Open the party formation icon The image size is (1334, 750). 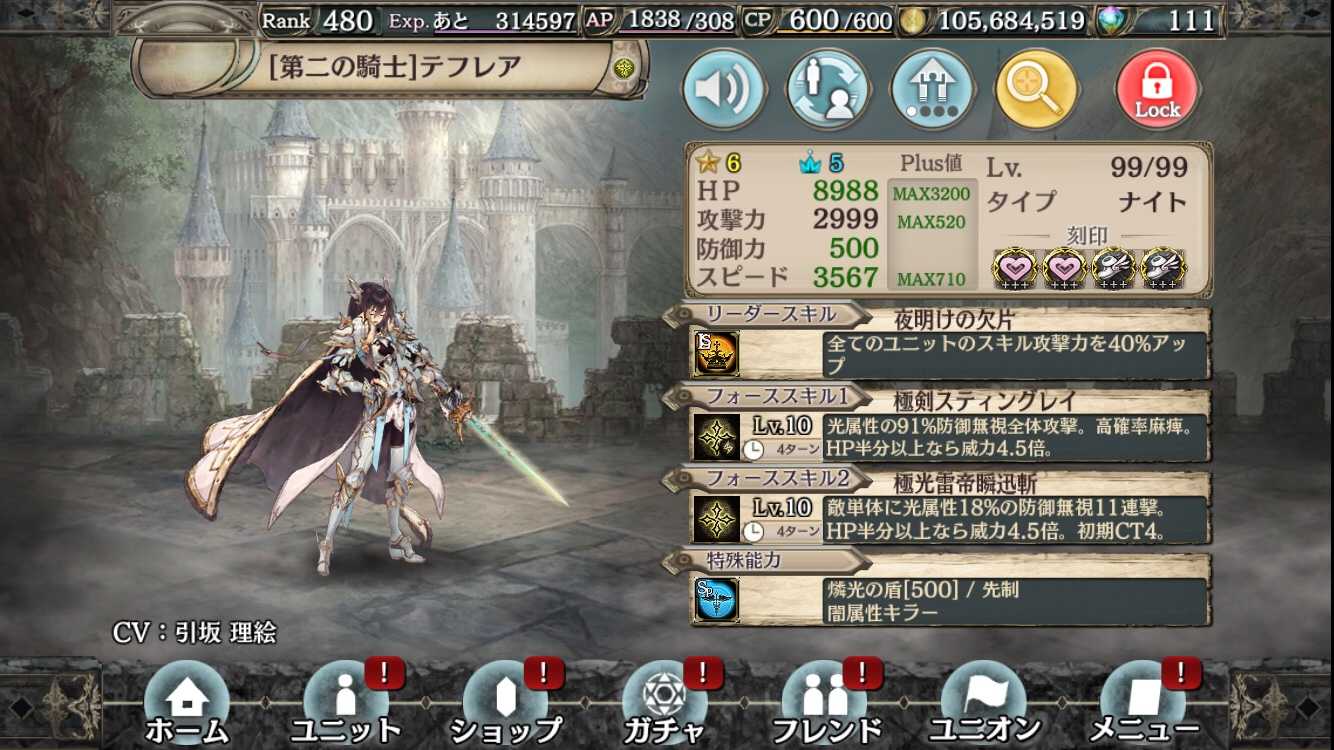point(932,89)
